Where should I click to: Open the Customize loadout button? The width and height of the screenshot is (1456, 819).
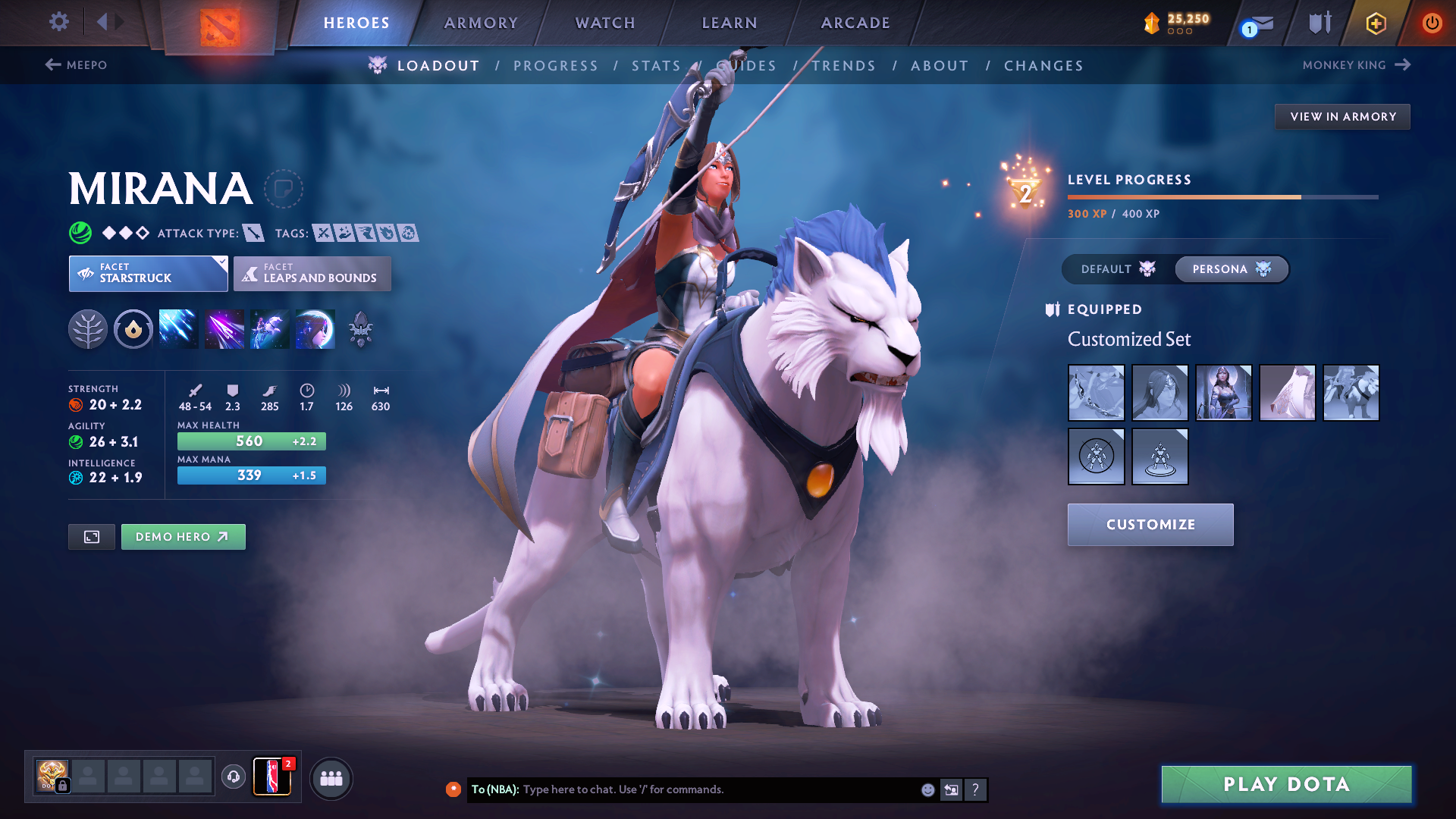pos(1150,525)
